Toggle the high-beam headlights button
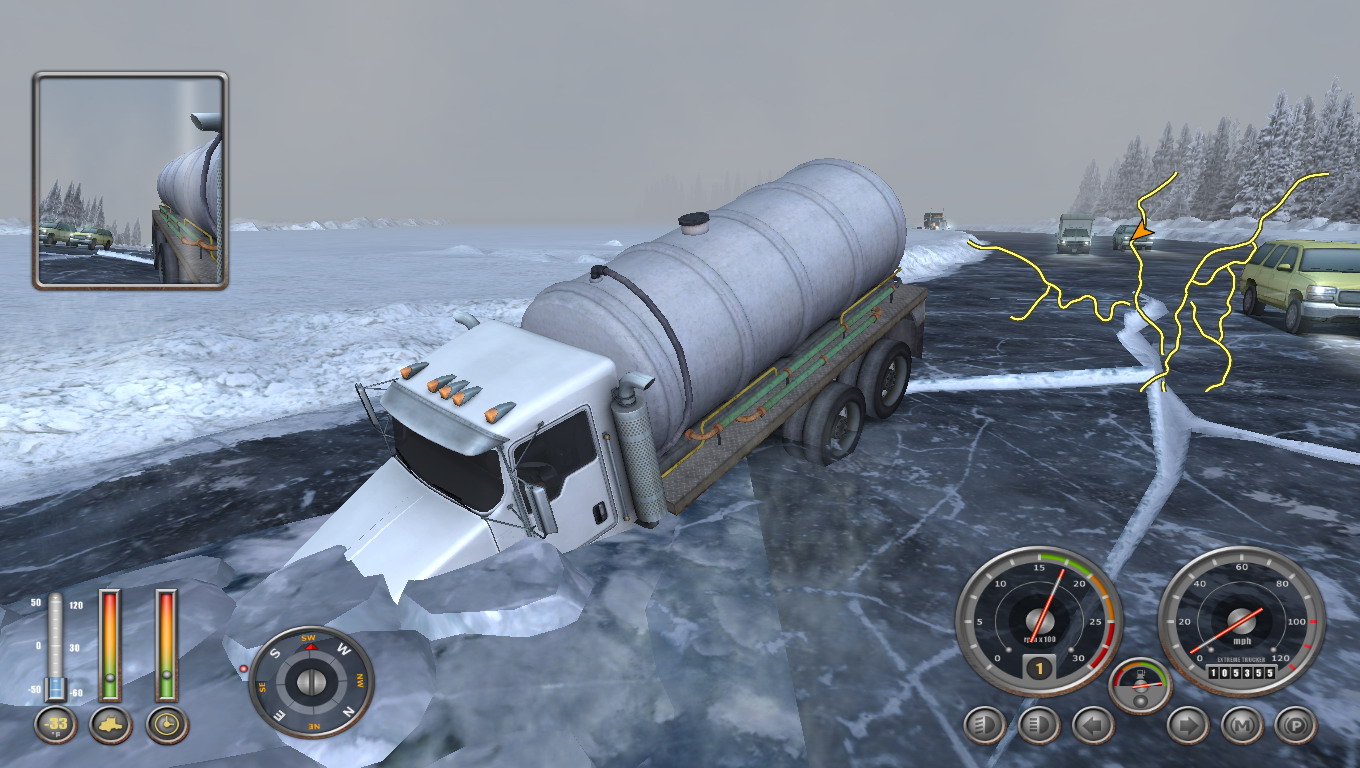The height and width of the screenshot is (768, 1360). tap(1038, 725)
